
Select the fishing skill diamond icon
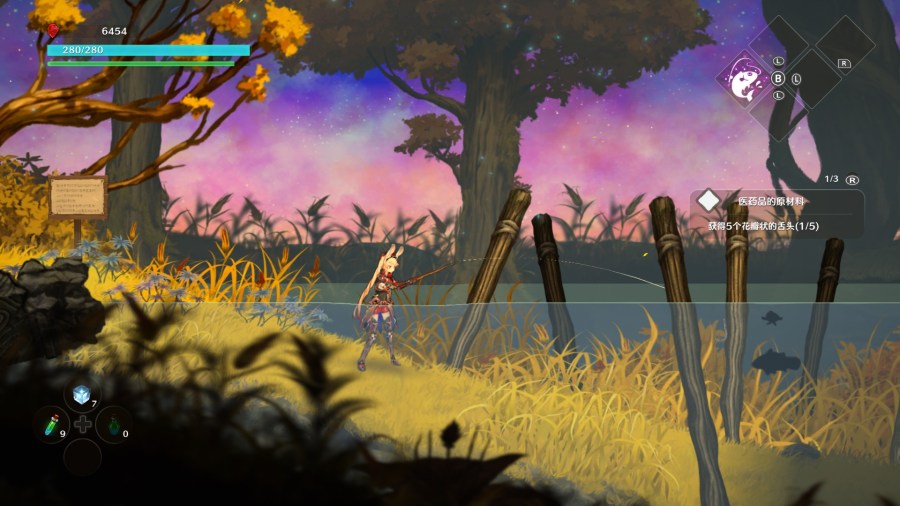pyautogui.click(x=746, y=78)
